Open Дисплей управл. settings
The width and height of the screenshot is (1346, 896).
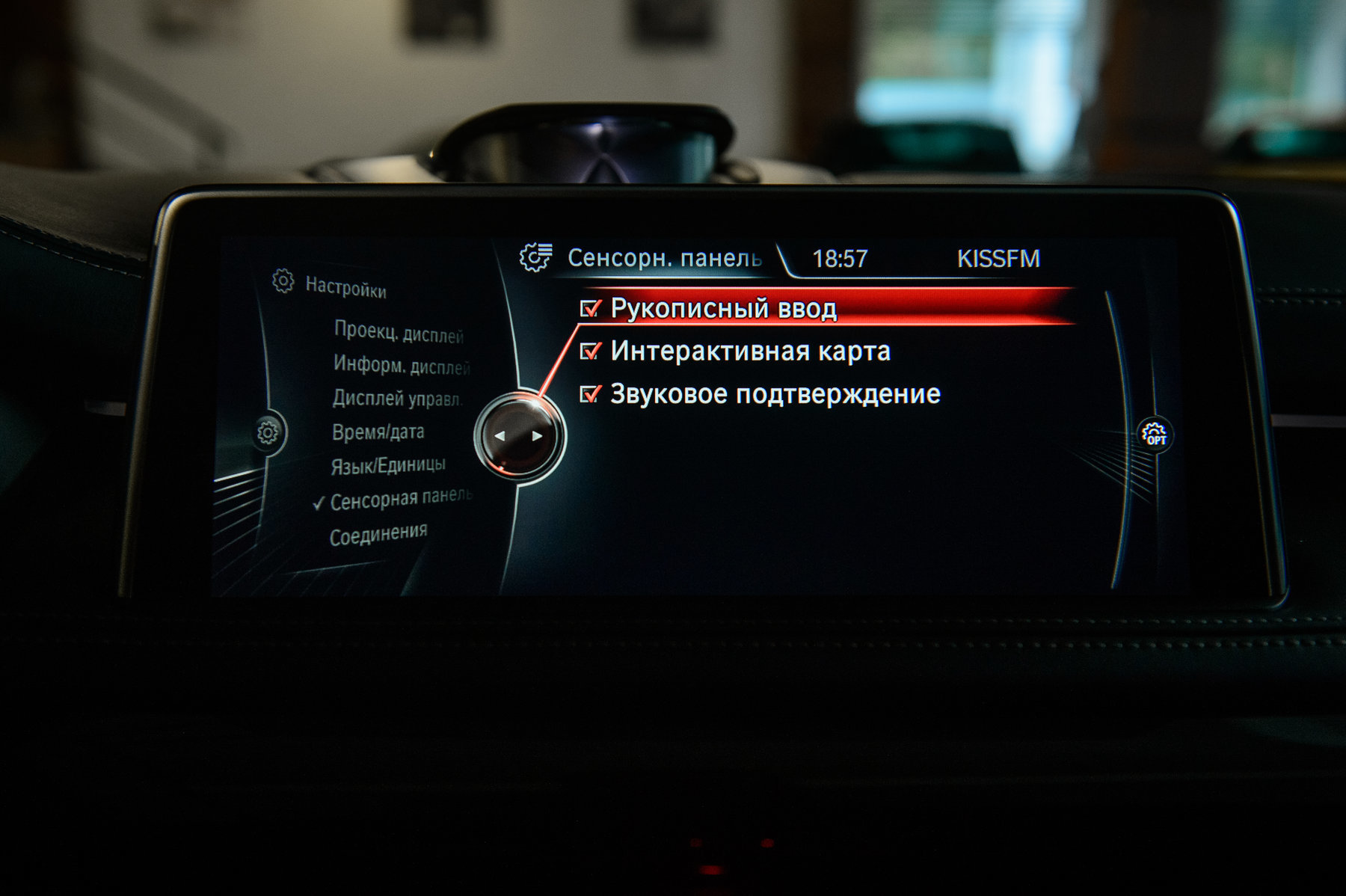coord(397,399)
